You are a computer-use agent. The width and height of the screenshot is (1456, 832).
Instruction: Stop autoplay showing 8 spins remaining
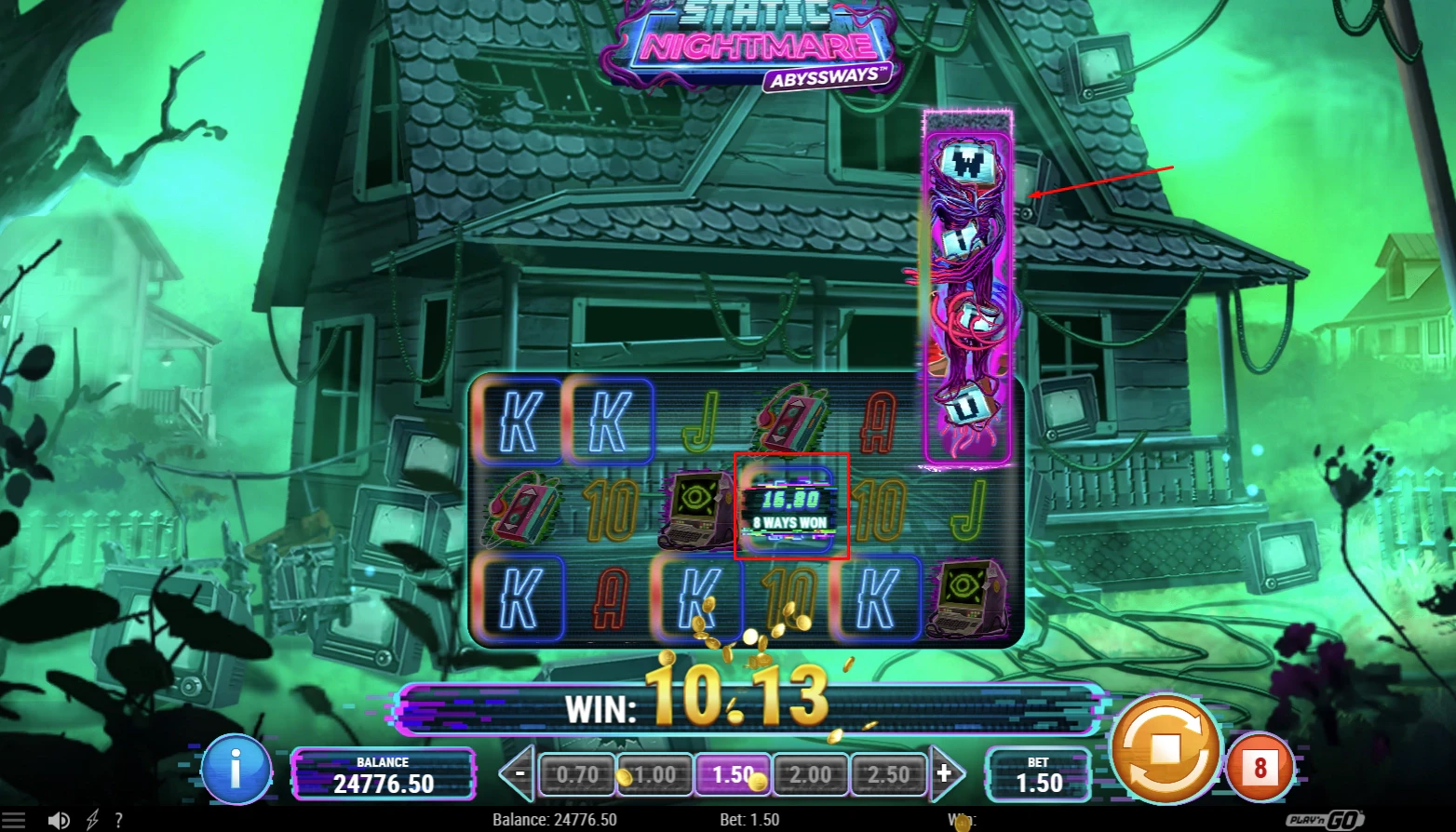click(1261, 766)
